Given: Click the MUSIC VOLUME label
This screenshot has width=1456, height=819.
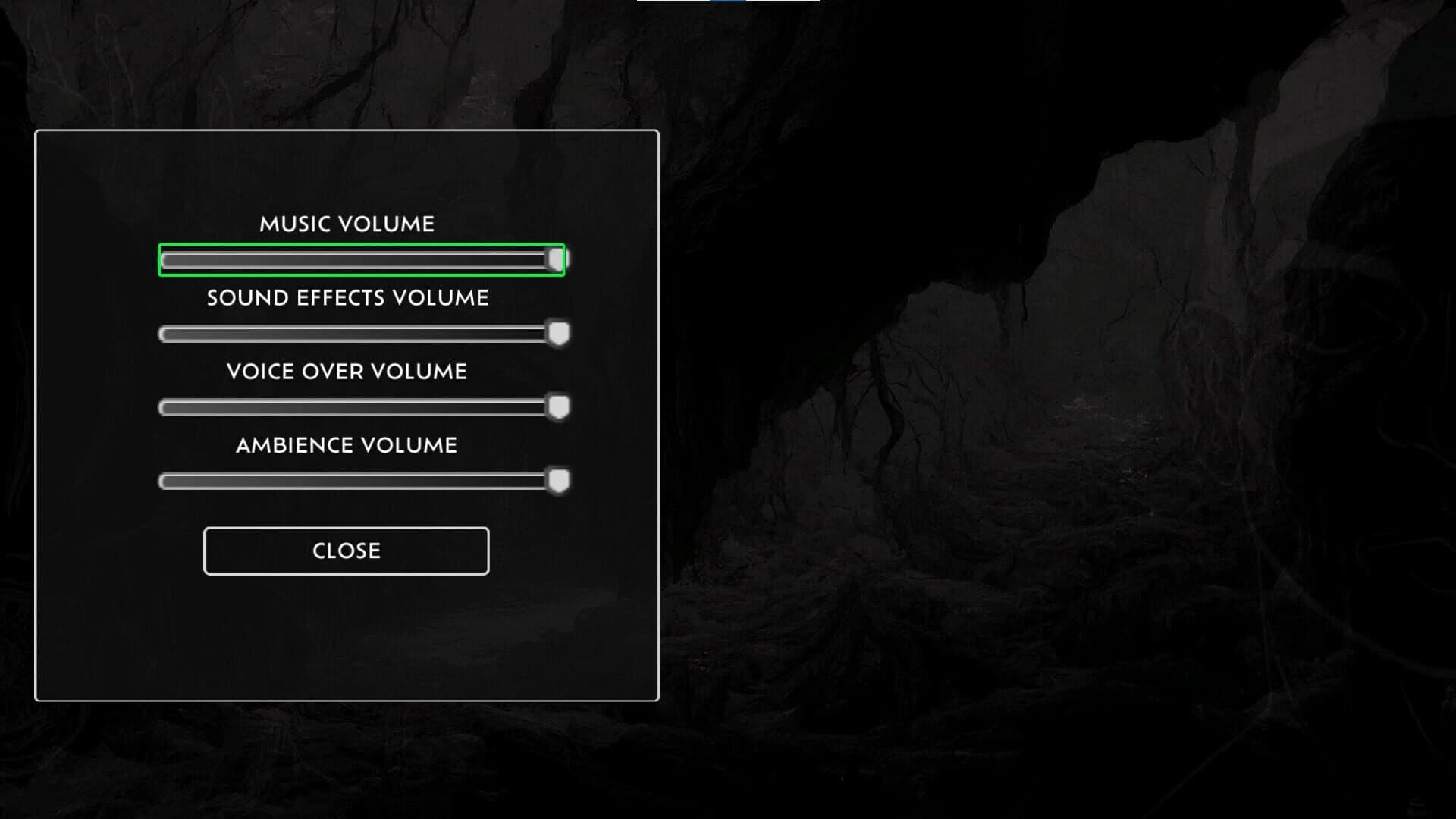Looking at the screenshot, I should click(347, 224).
